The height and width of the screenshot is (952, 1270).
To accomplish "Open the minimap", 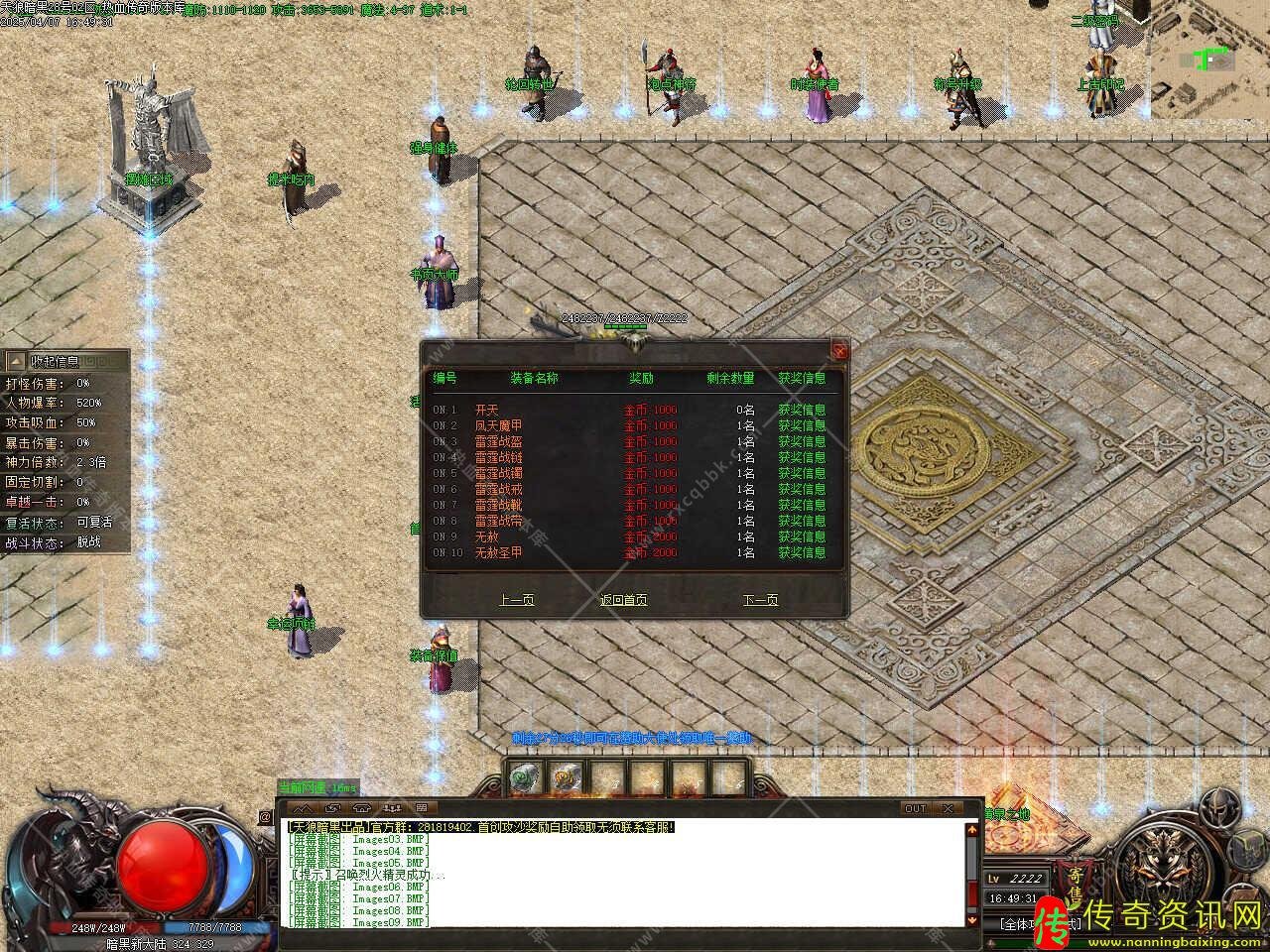I will (x=1210, y=59).
